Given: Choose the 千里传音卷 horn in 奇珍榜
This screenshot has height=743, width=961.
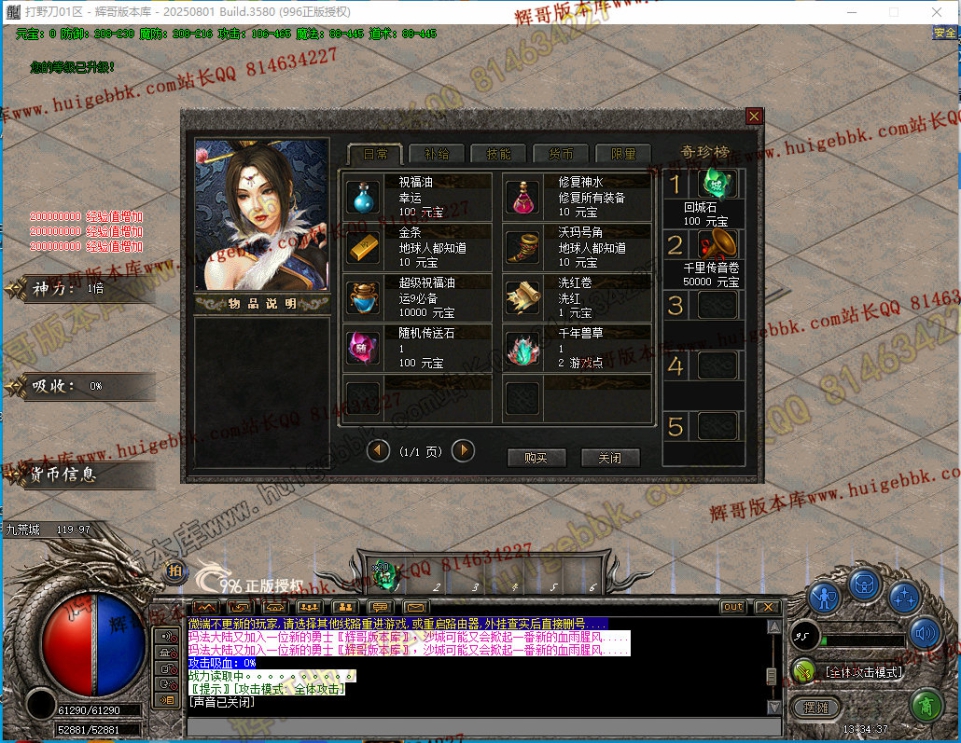Looking at the screenshot, I should pos(717,244).
